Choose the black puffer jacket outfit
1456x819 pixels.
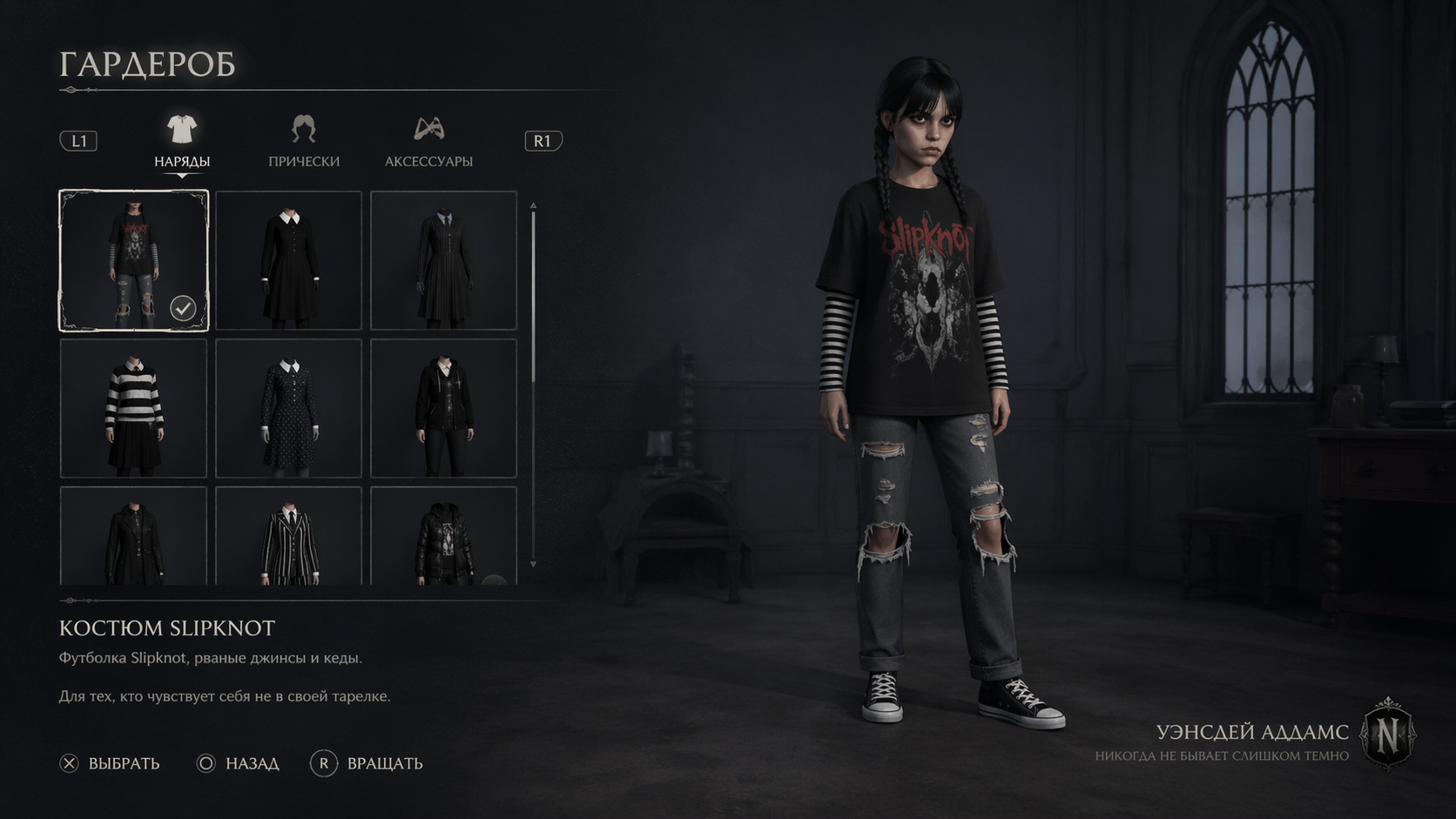(443, 535)
